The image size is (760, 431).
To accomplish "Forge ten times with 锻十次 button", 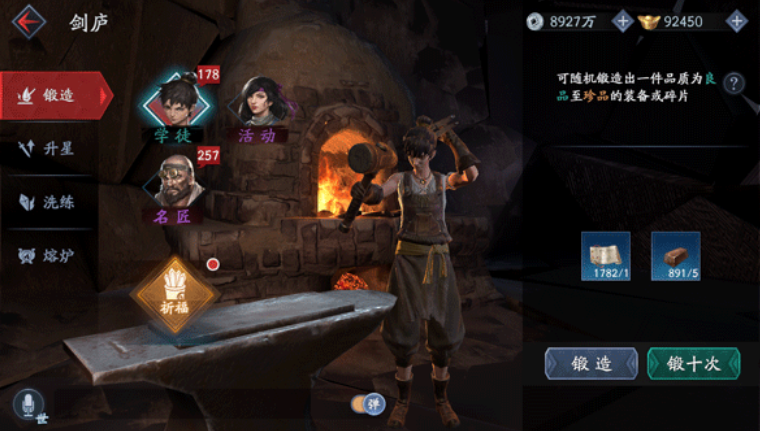I will coord(694,363).
